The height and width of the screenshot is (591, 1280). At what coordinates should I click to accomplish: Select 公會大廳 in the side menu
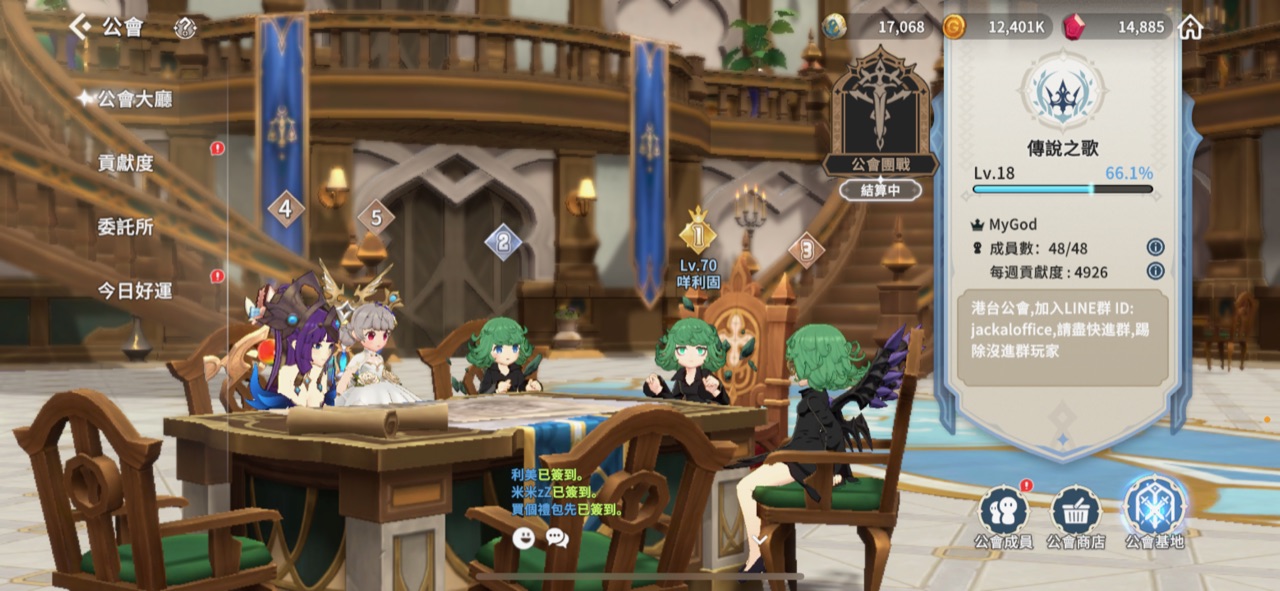(x=134, y=98)
